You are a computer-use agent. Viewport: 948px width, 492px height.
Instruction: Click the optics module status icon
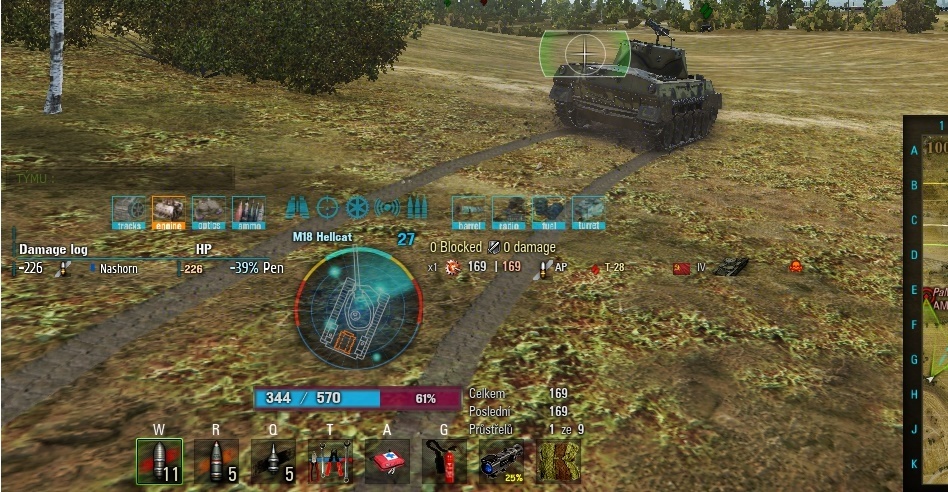click(x=209, y=211)
